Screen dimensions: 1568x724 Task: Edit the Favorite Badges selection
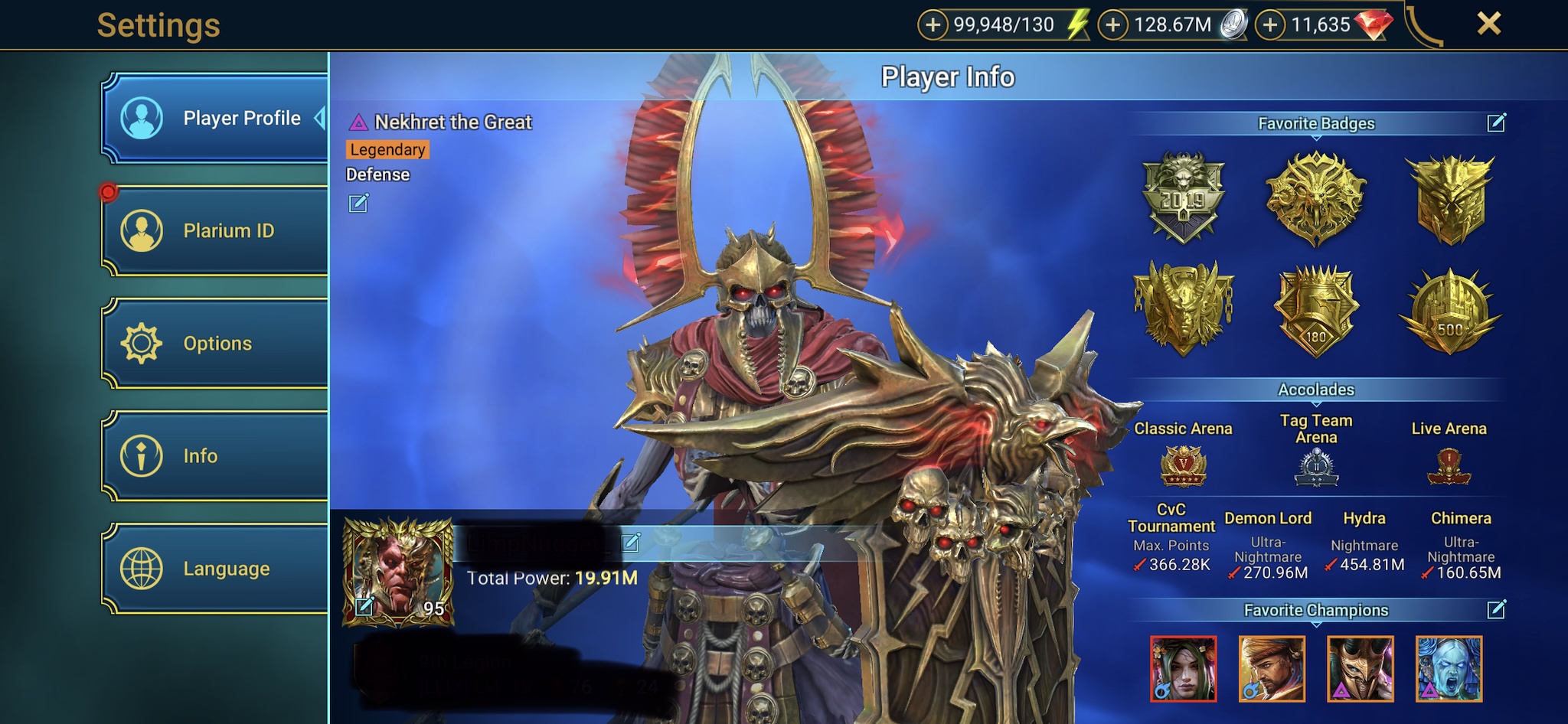point(1496,123)
